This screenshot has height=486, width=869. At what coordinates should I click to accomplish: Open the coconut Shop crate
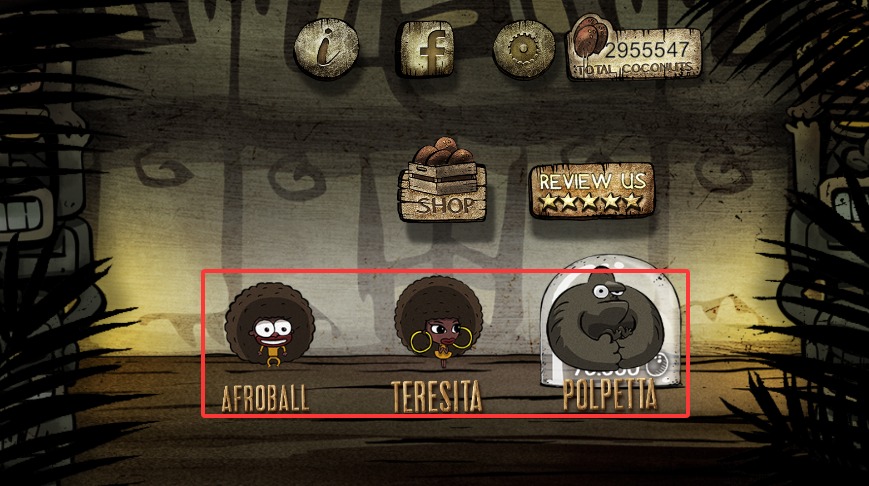click(x=445, y=181)
